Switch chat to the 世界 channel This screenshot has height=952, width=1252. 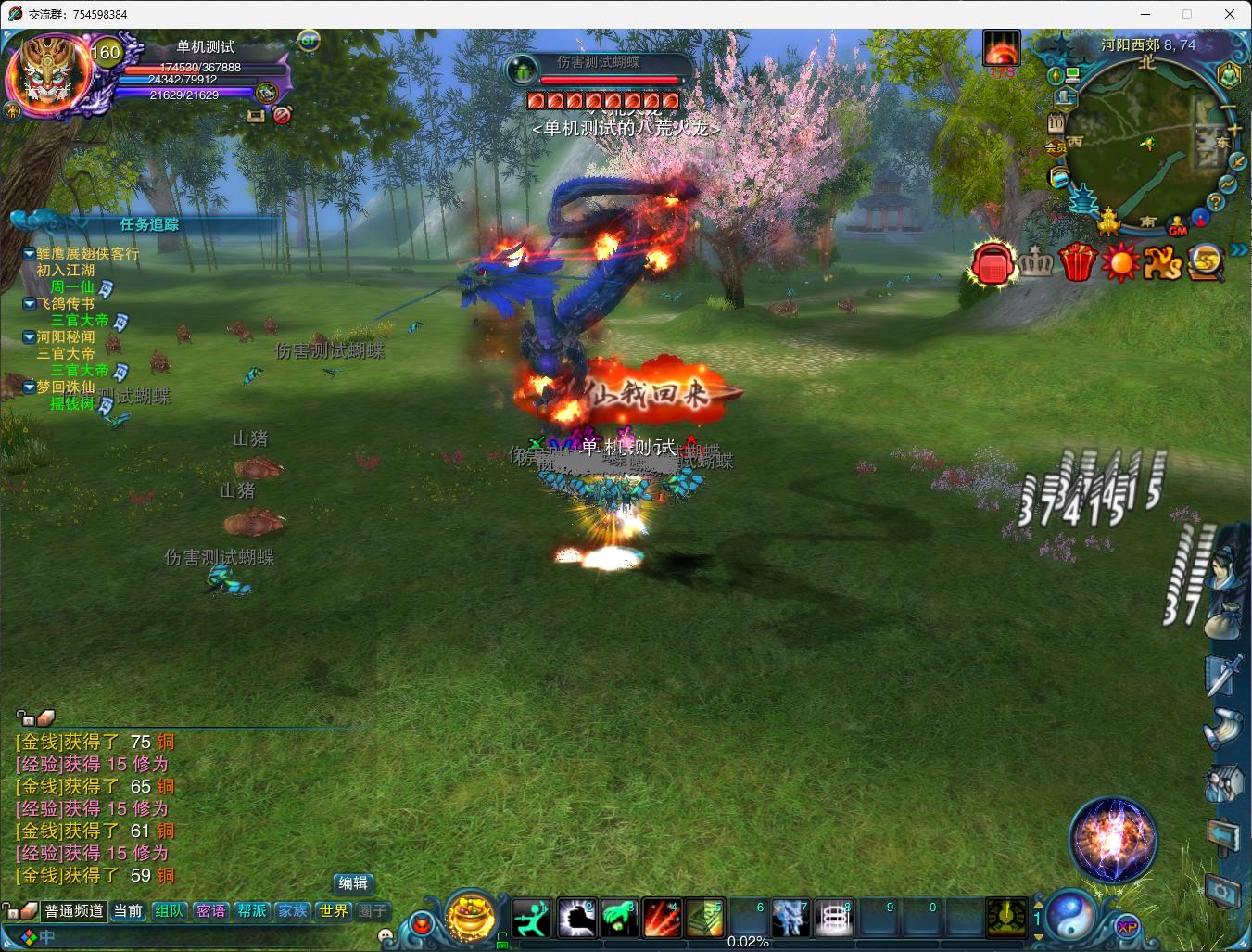click(x=333, y=911)
